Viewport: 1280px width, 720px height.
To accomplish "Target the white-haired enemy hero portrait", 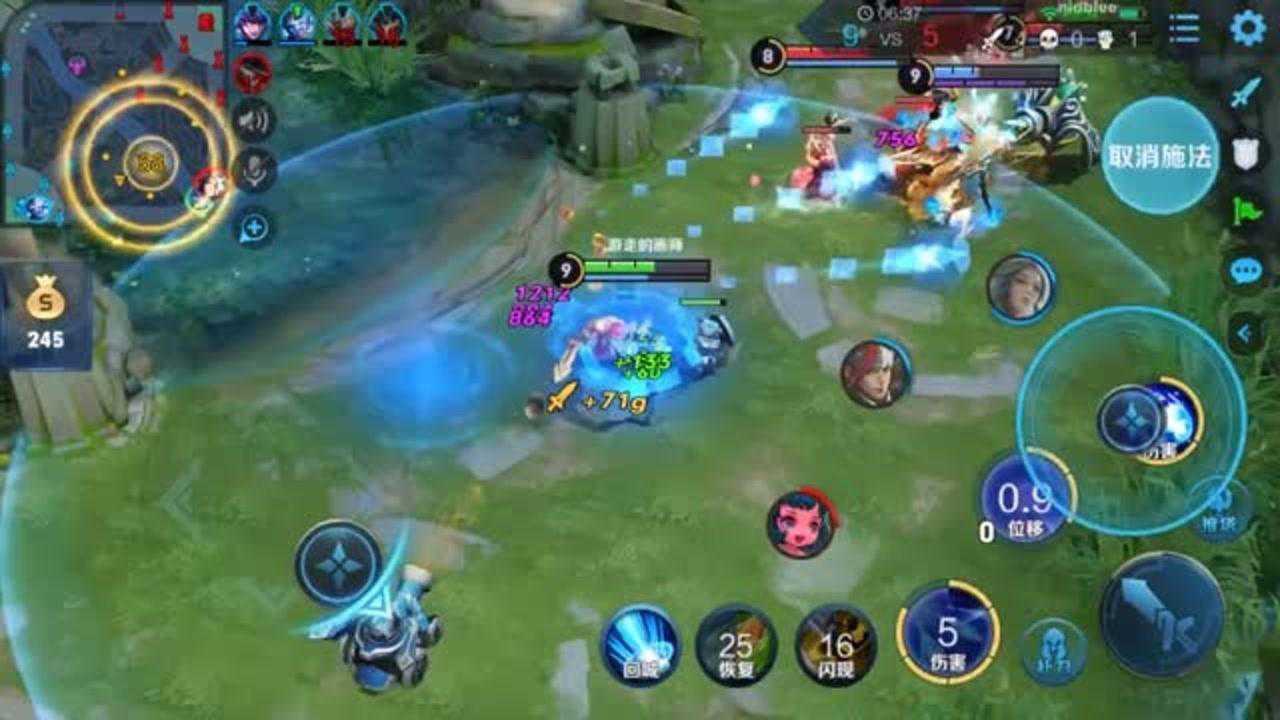I will pos(1020,288).
